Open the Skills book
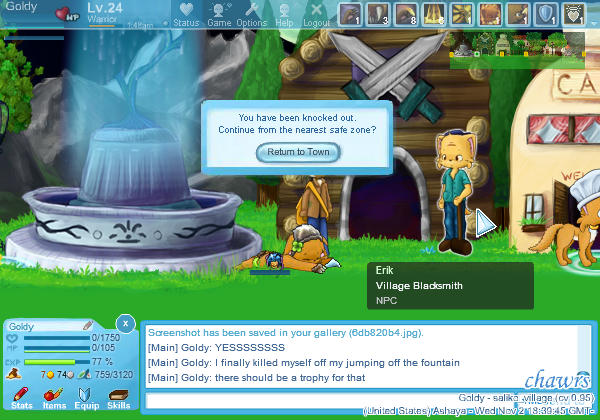Image resolution: width=600 pixels, height=420 pixels. (x=118, y=400)
